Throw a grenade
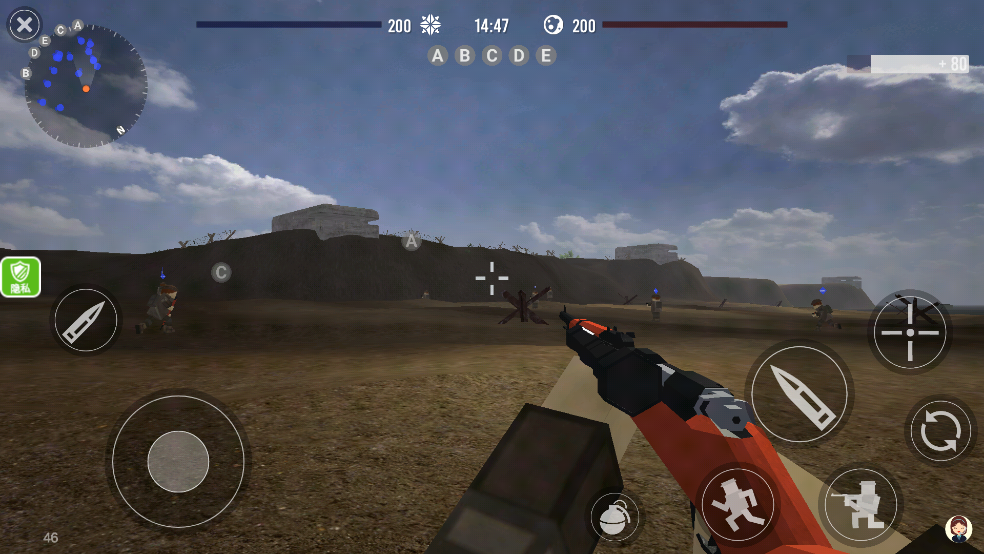The height and width of the screenshot is (554, 984). [615, 516]
